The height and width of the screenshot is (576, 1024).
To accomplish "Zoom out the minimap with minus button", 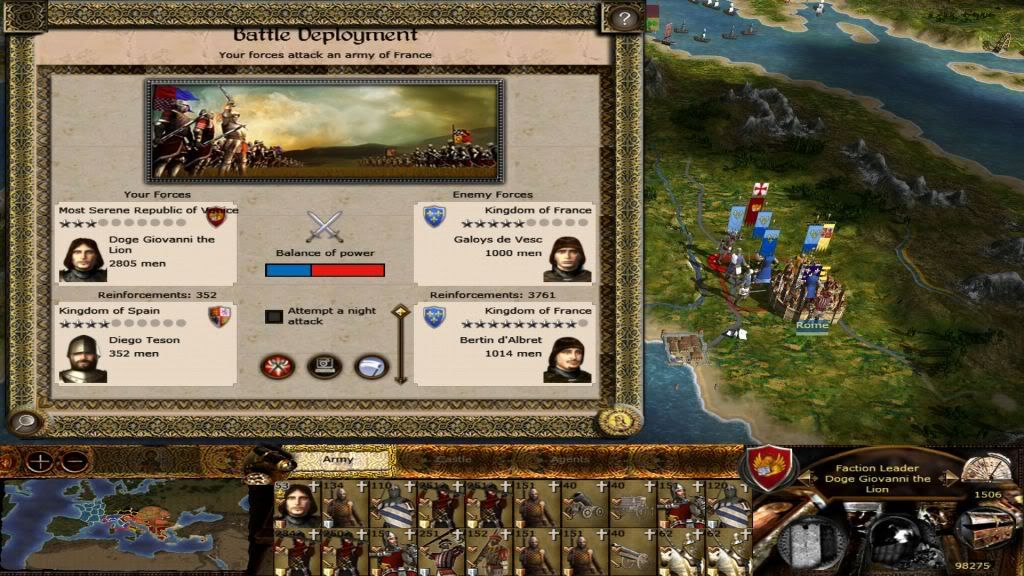I will pyautogui.click(x=73, y=462).
